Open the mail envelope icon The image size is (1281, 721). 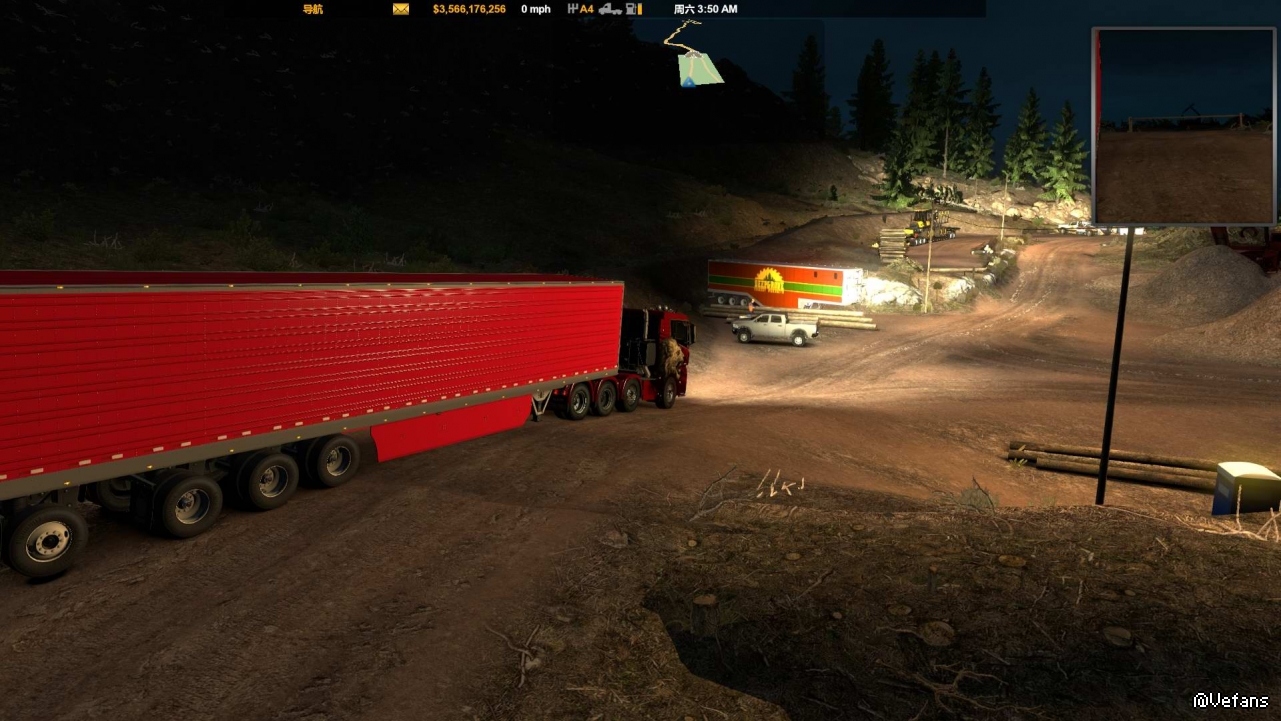coord(401,9)
